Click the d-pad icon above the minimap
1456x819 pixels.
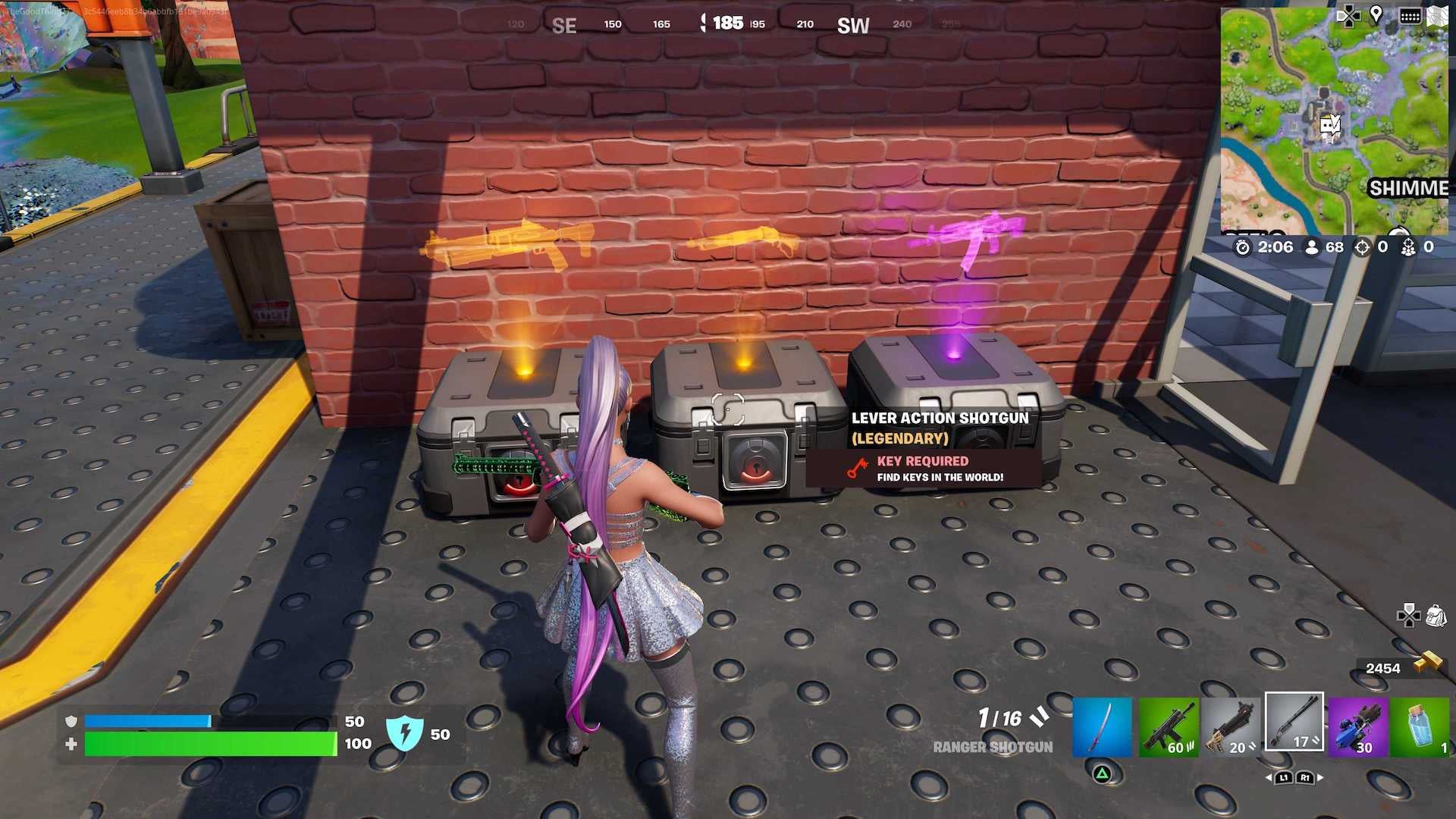point(1348,15)
